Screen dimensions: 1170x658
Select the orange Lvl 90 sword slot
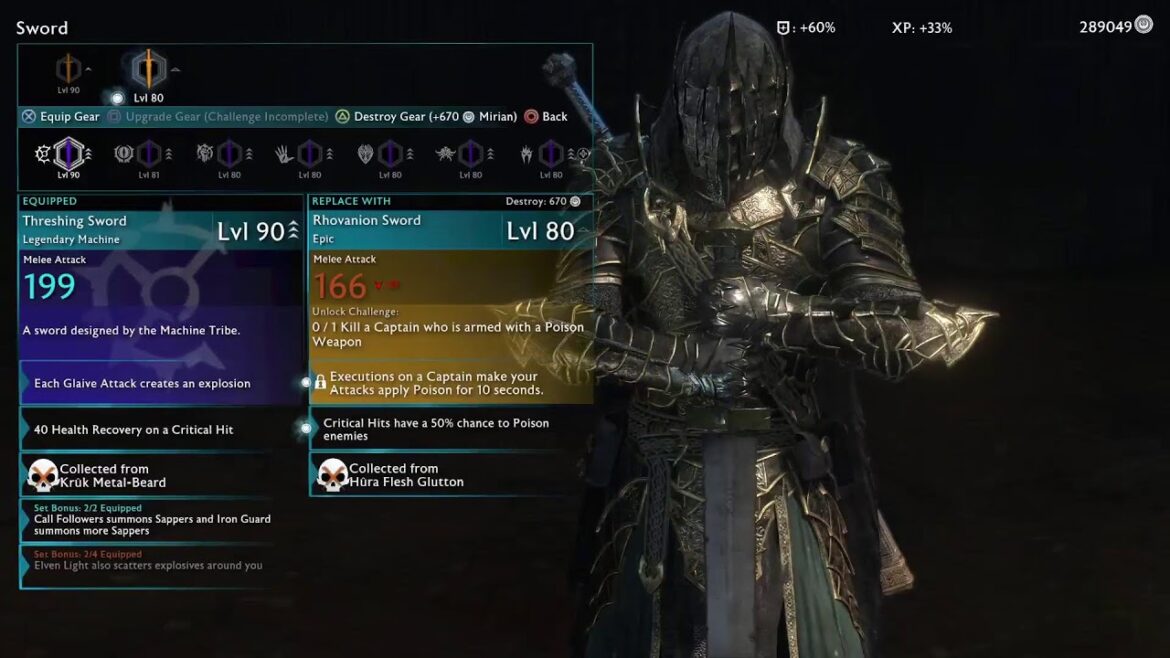pyautogui.click(x=68, y=69)
